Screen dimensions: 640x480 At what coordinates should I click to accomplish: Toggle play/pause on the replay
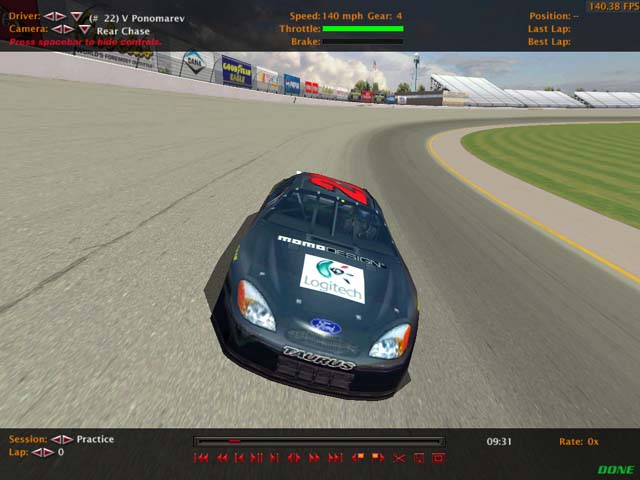(x=257, y=458)
